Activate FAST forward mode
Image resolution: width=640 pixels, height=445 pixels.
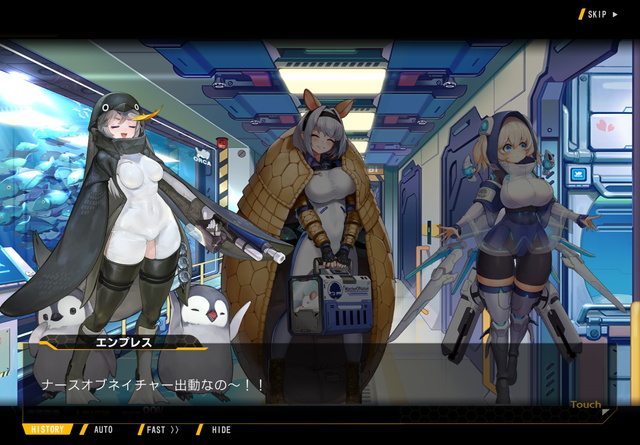(x=162, y=430)
